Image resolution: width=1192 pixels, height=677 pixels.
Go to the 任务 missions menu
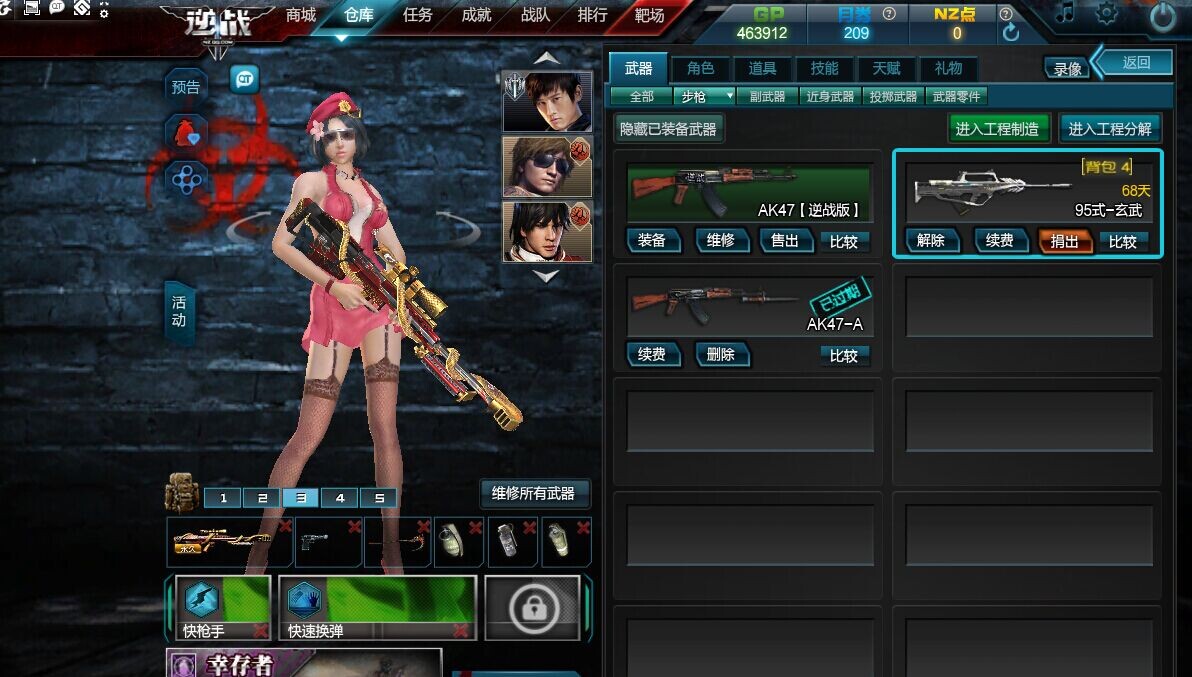tap(417, 16)
